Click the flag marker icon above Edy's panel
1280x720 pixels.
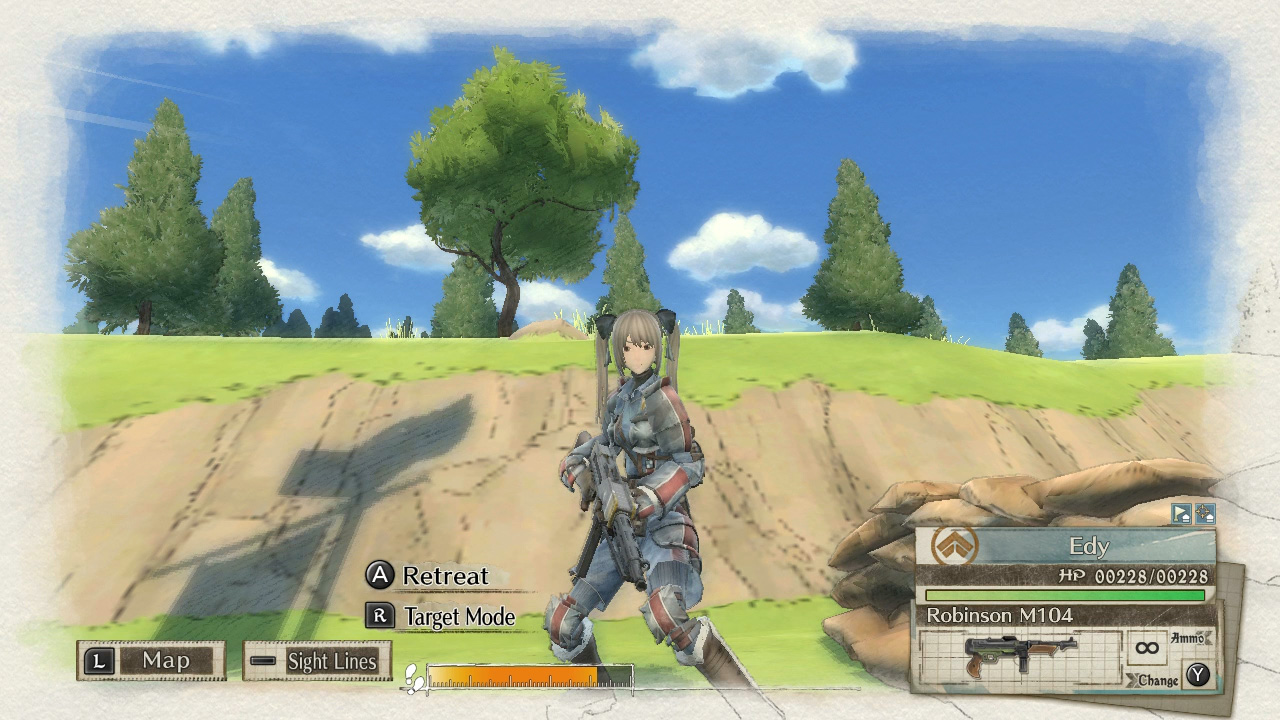(1180, 514)
